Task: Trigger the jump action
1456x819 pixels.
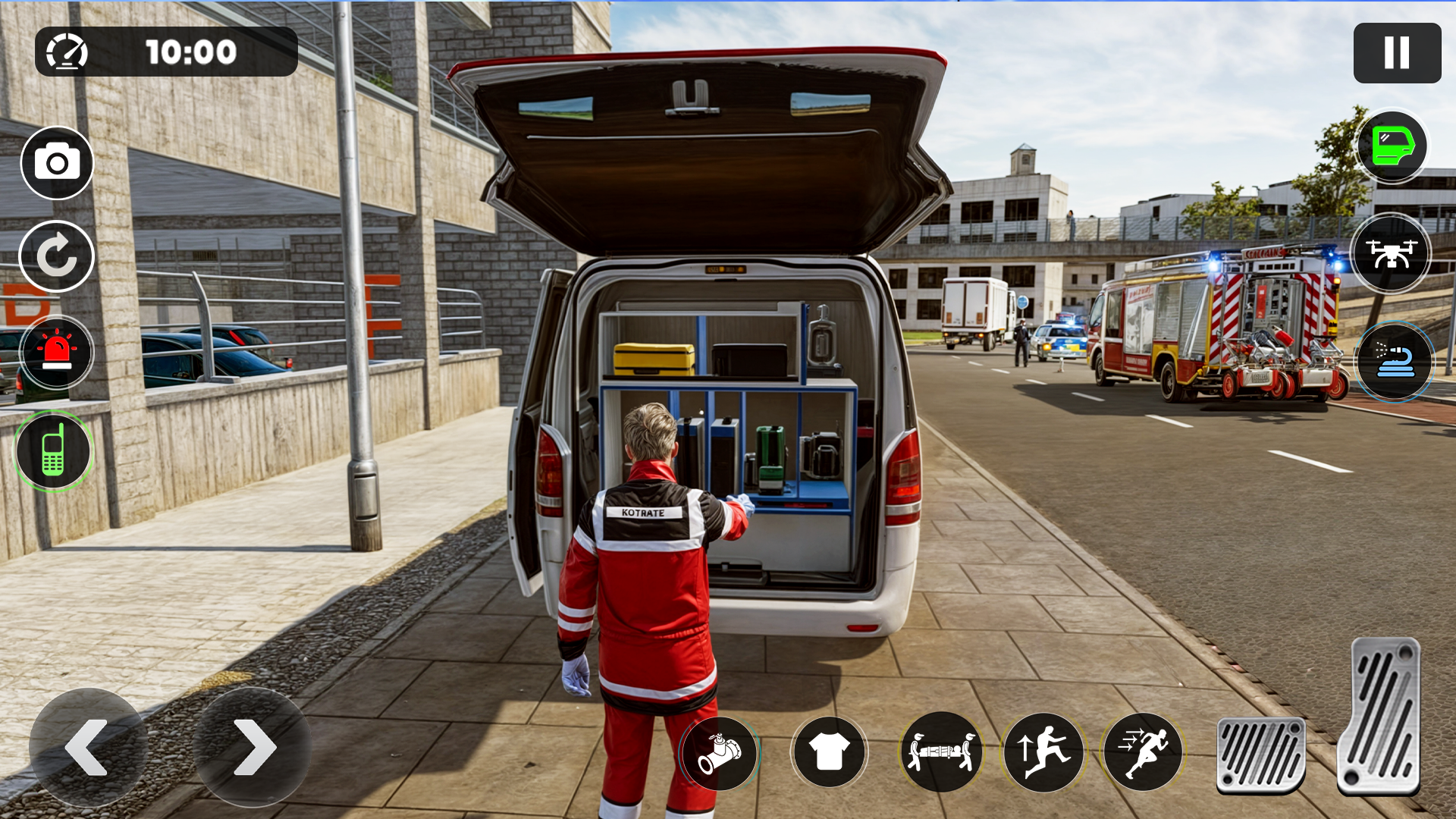Action: tap(1043, 753)
